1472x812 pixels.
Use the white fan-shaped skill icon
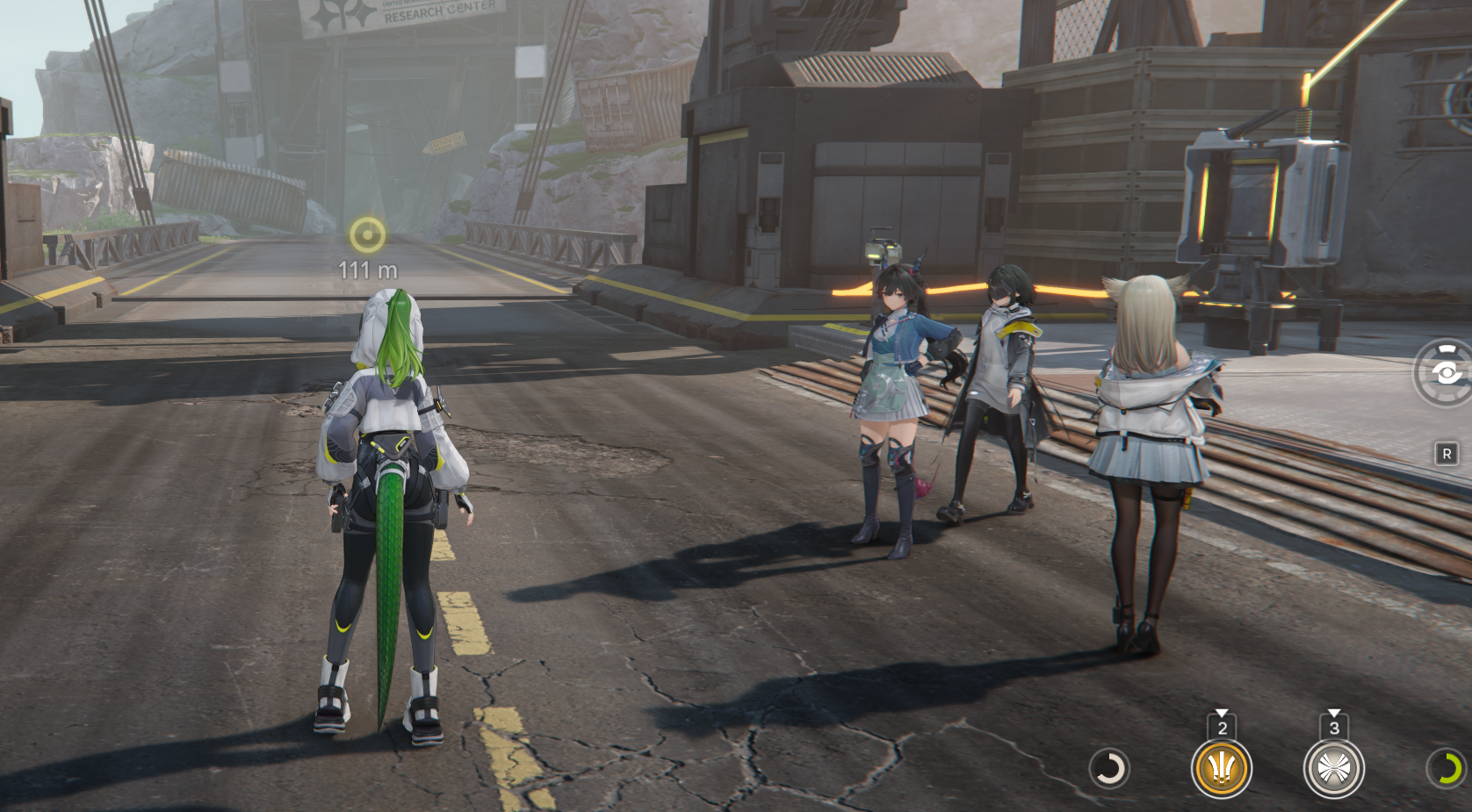coord(1333,769)
